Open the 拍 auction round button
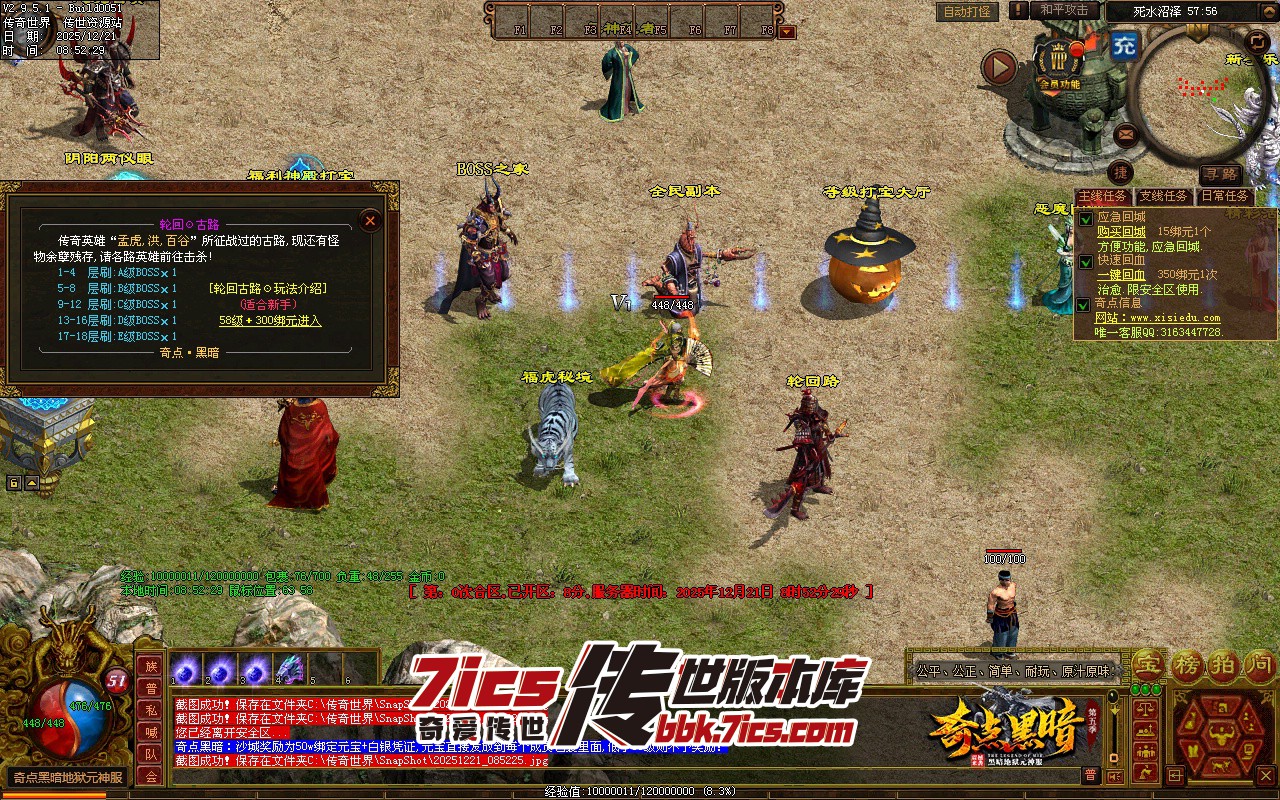Image resolution: width=1280 pixels, height=800 pixels. [x=1223, y=664]
